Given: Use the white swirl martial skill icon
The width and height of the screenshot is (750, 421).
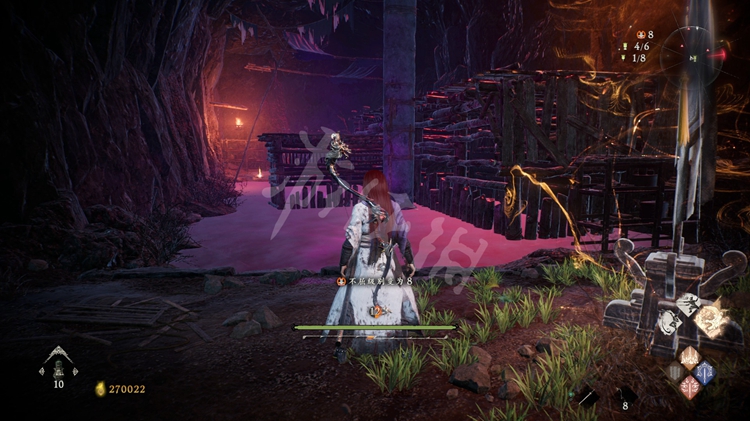Looking at the screenshot, I should (670, 322).
